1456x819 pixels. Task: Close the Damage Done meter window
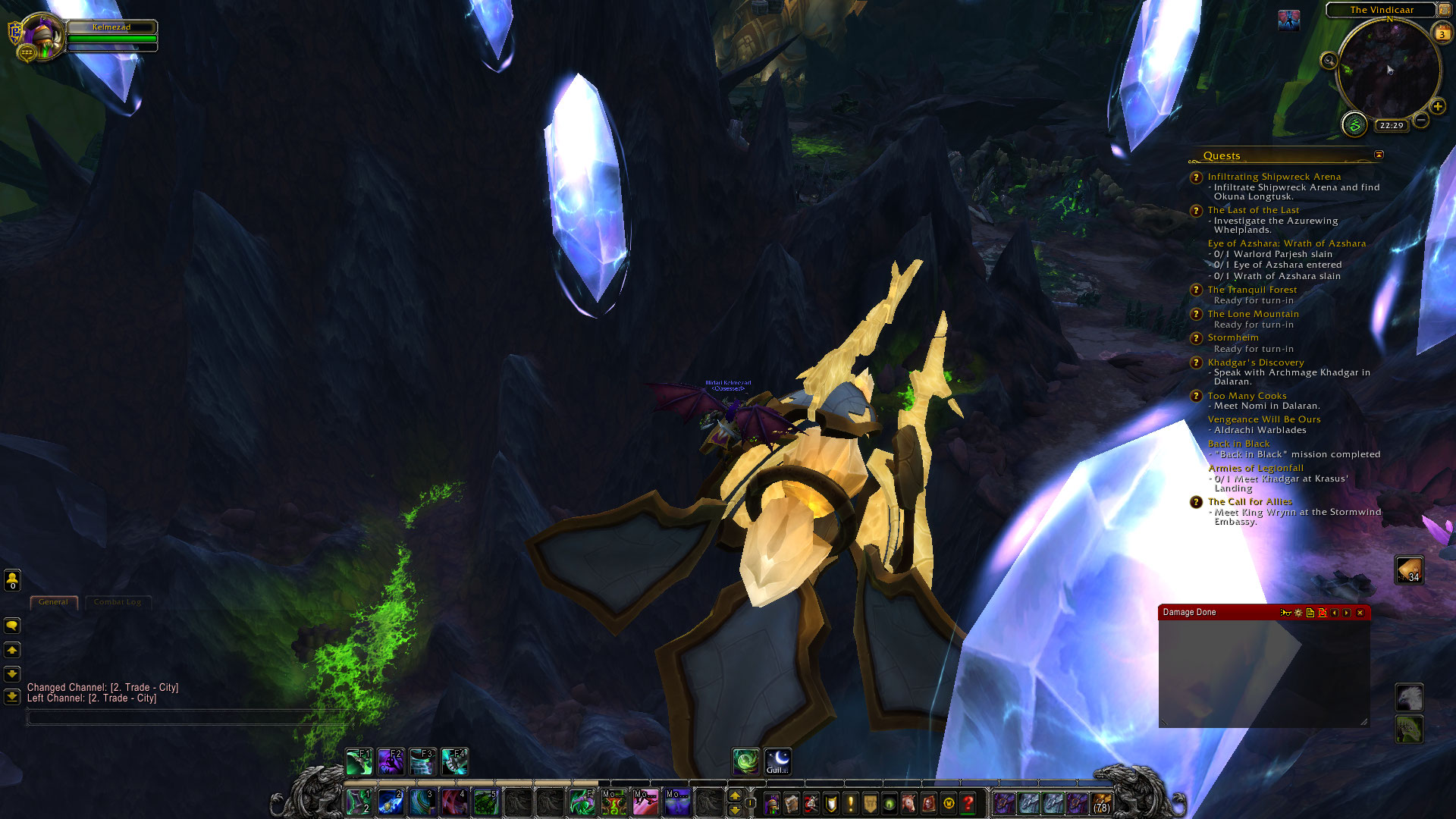(x=1360, y=613)
